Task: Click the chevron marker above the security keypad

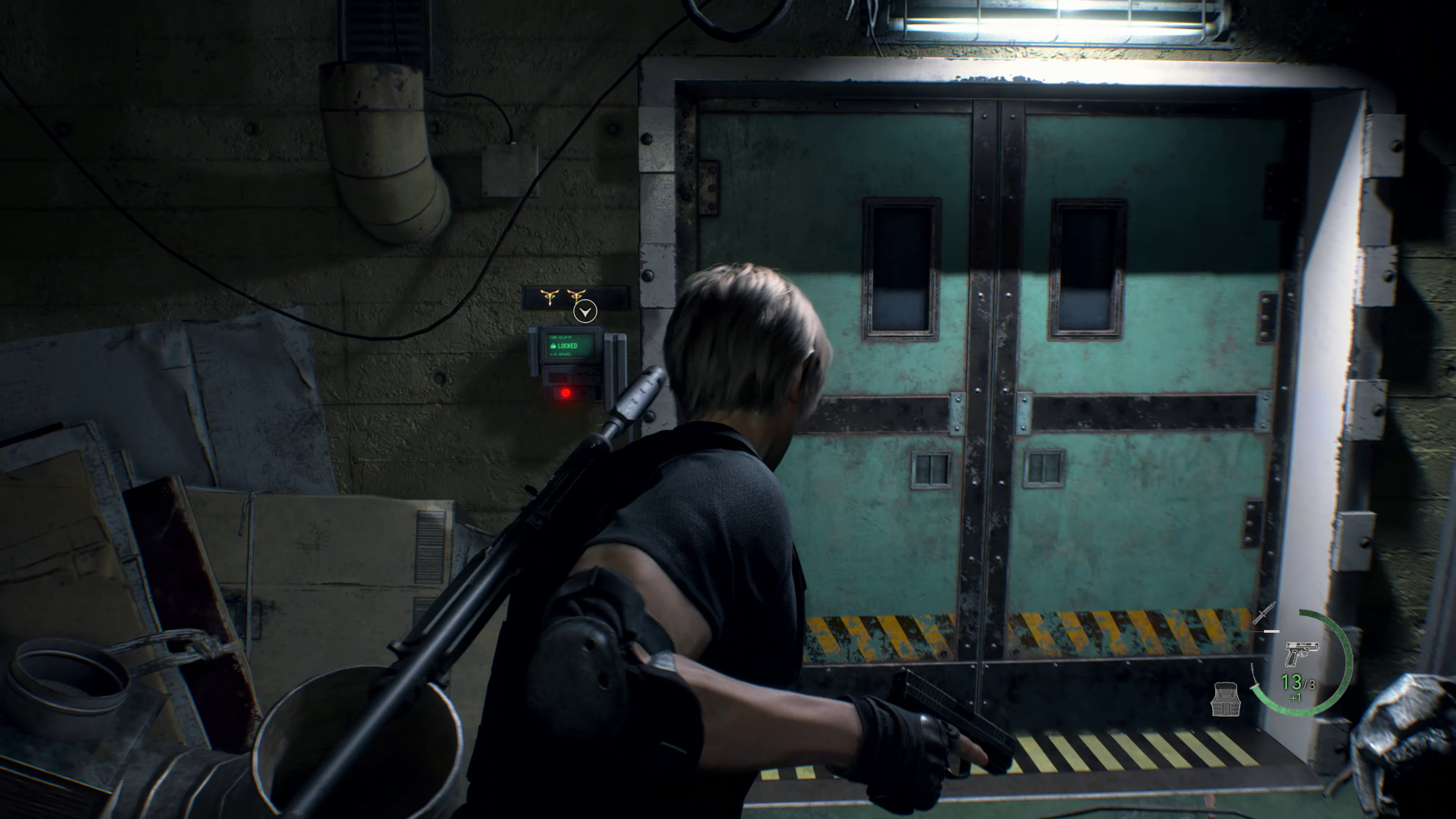Action: tap(586, 311)
